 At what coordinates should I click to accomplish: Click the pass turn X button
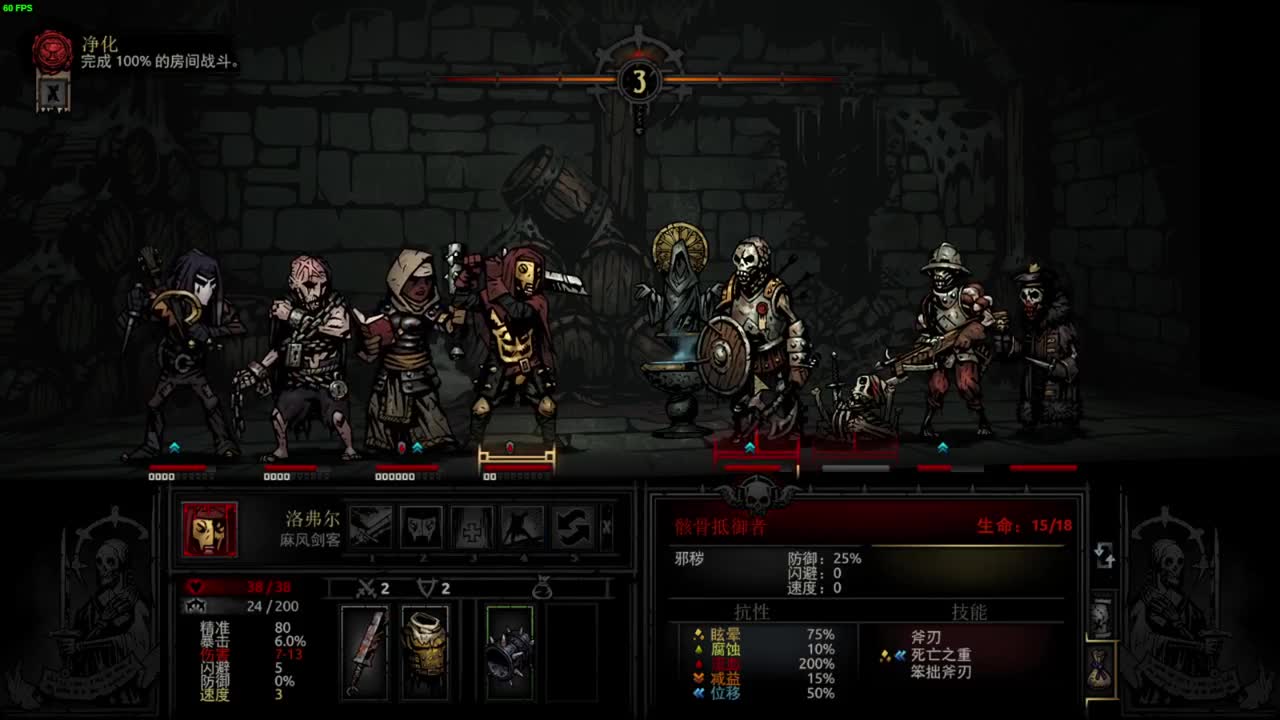point(606,527)
